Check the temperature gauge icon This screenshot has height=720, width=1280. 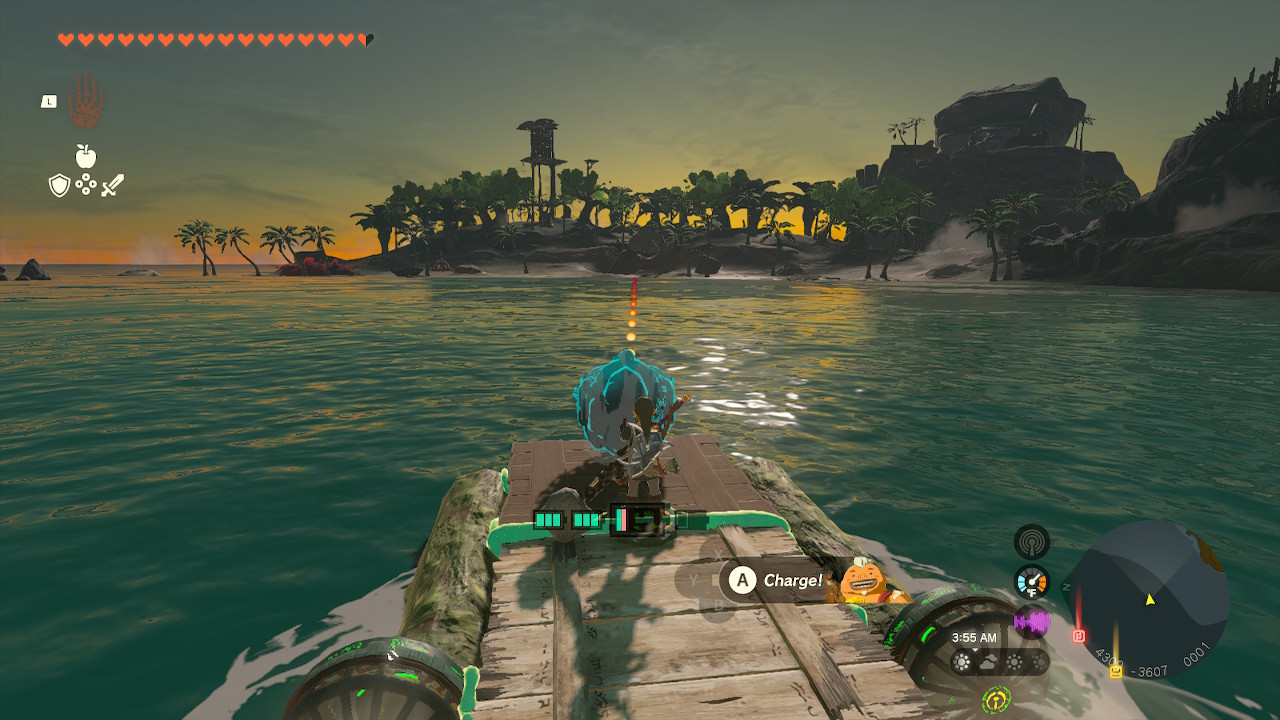(x=1031, y=582)
